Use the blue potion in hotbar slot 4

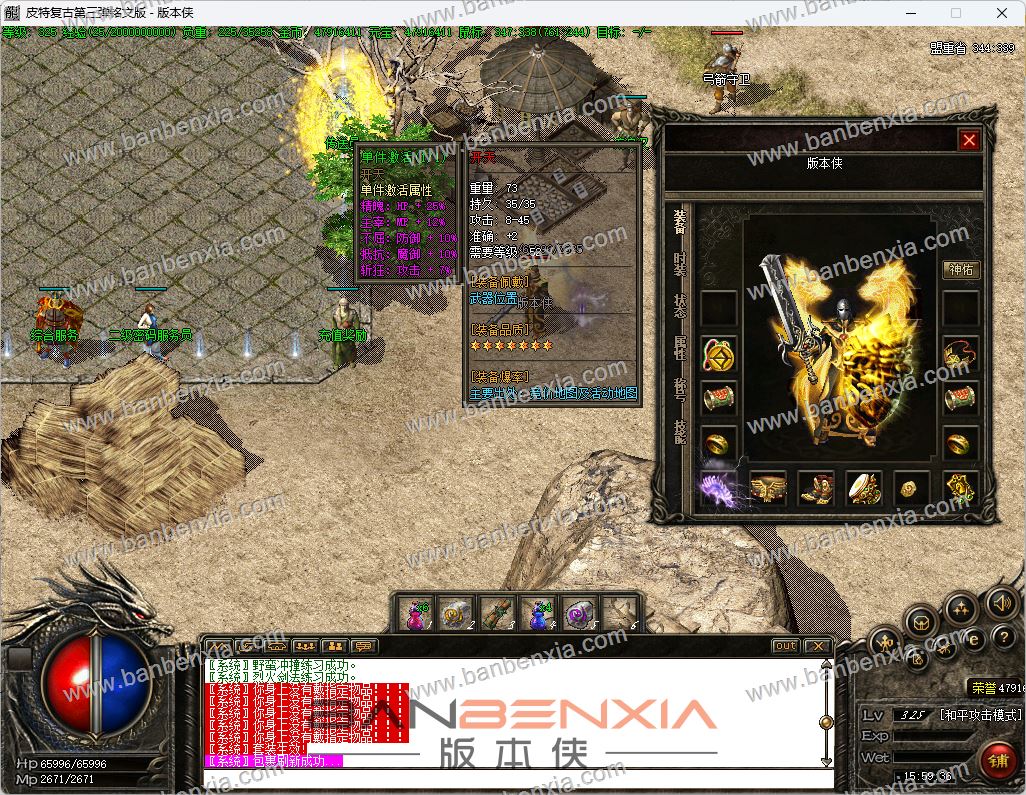click(541, 613)
